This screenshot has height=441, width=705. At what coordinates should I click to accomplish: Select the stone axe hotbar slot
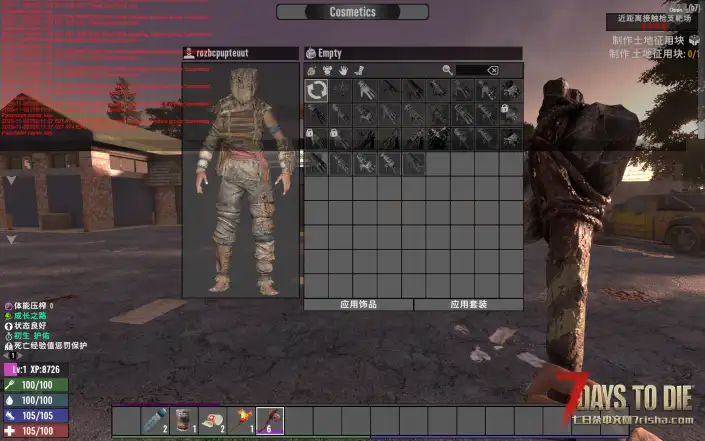(x=270, y=420)
